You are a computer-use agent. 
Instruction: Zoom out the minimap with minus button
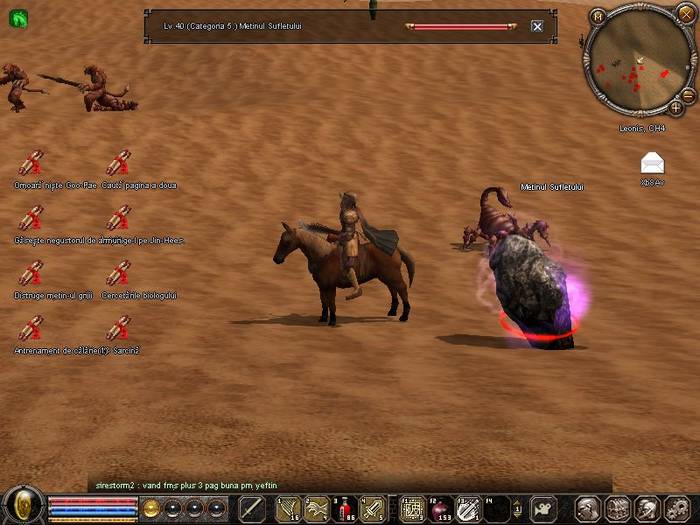pos(688,95)
